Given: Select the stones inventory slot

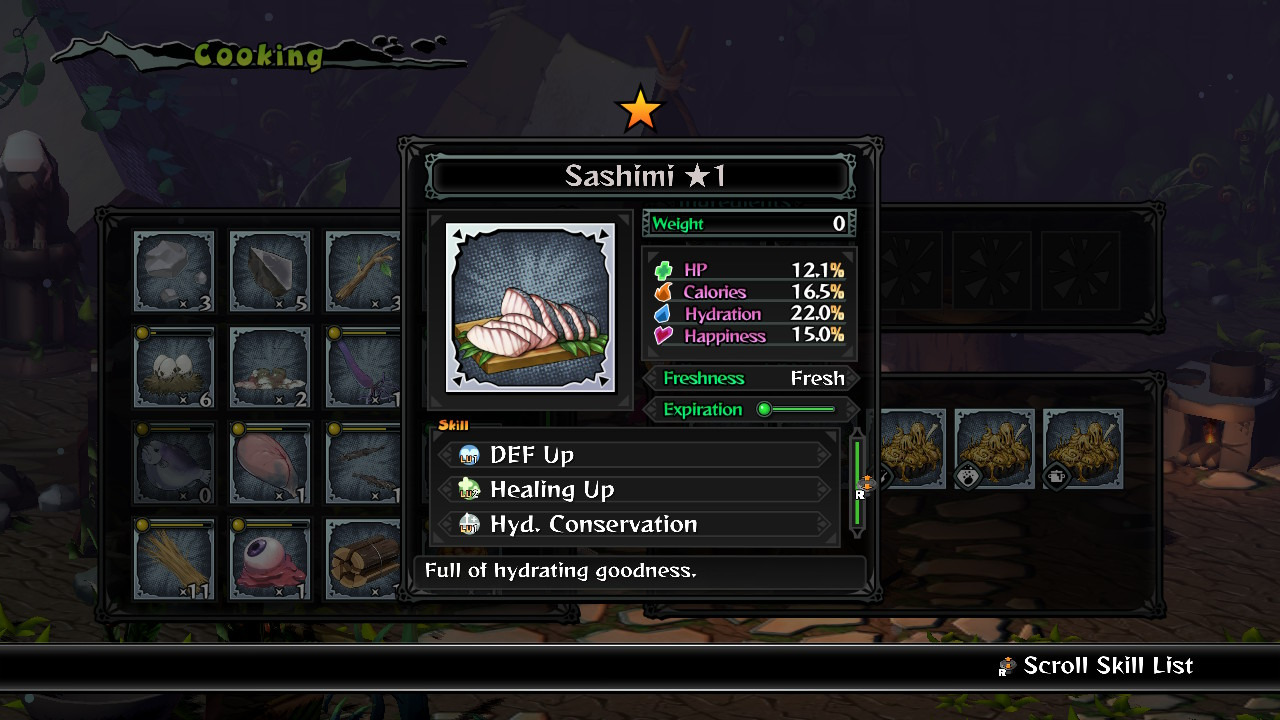Looking at the screenshot, I should click(174, 272).
